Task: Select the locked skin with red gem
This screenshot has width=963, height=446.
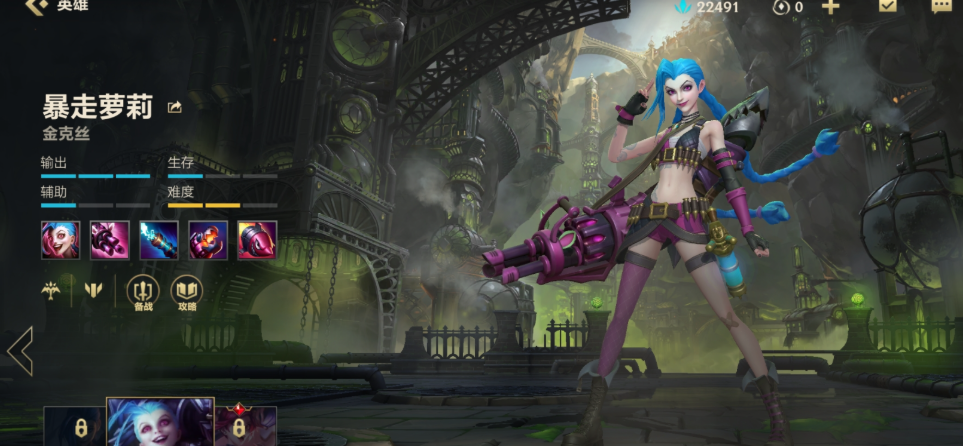Action: (x=246, y=426)
